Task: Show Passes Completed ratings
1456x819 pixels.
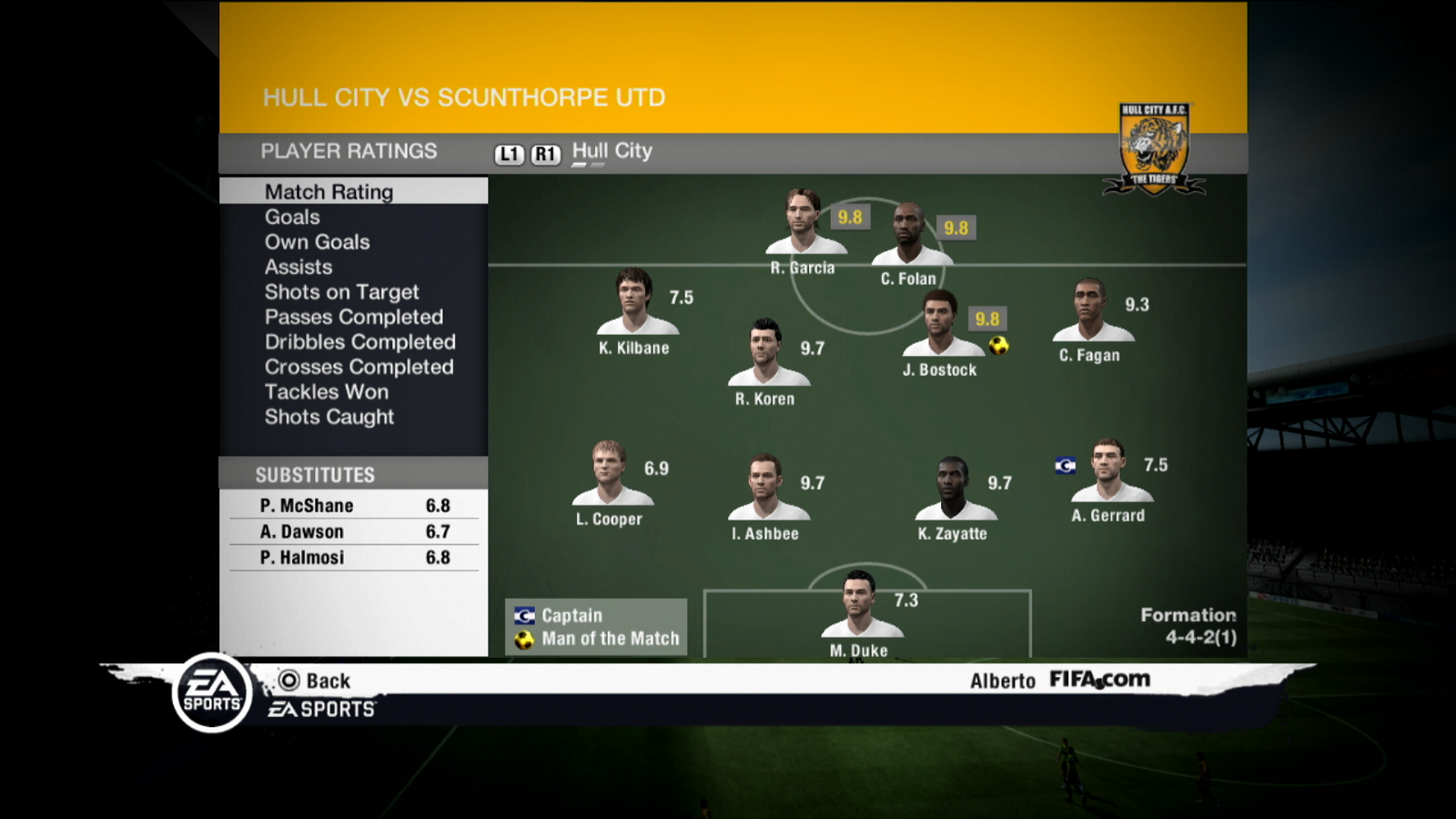Action: [353, 318]
